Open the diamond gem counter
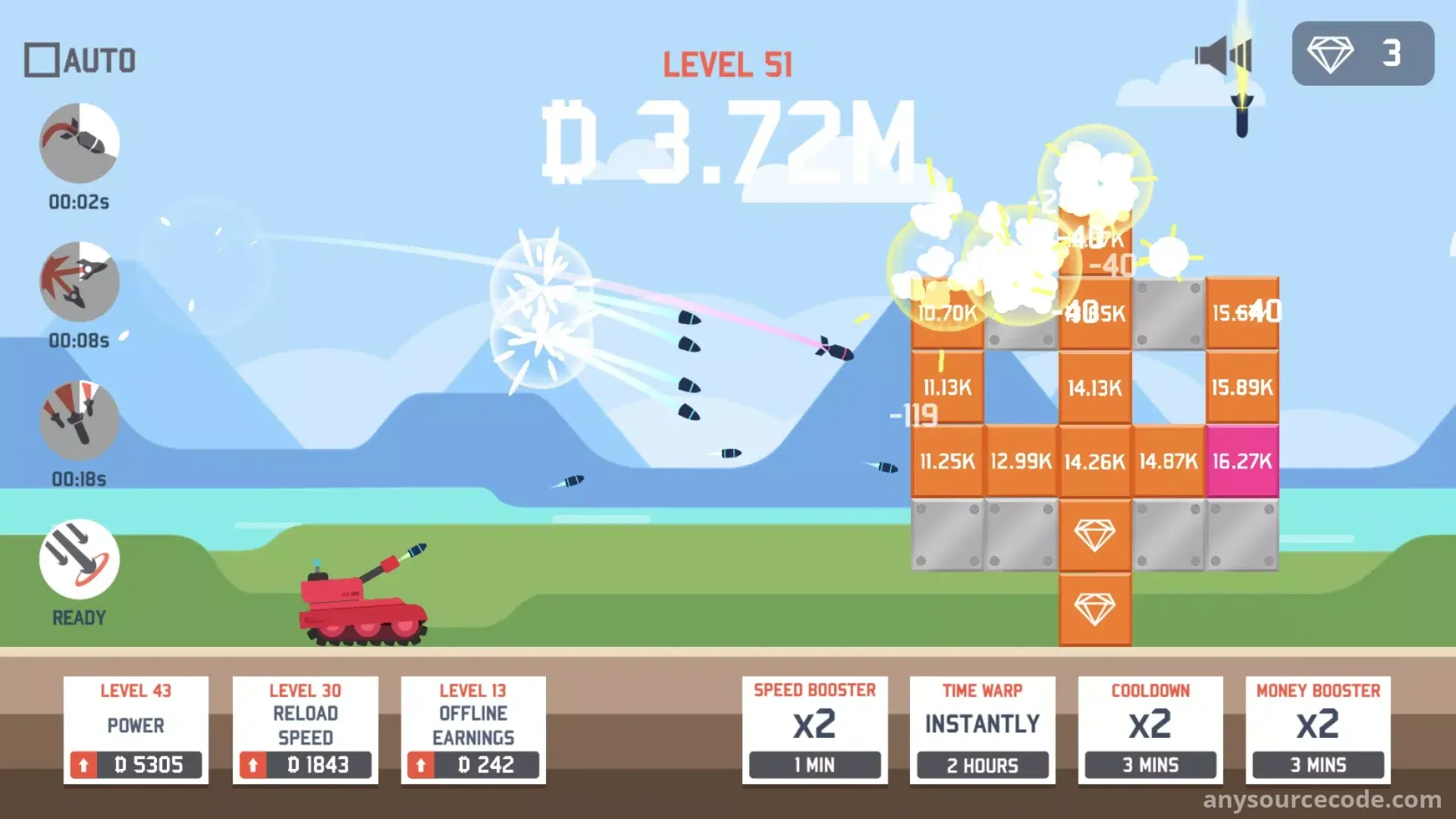The width and height of the screenshot is (1456, 819). 1363,54
